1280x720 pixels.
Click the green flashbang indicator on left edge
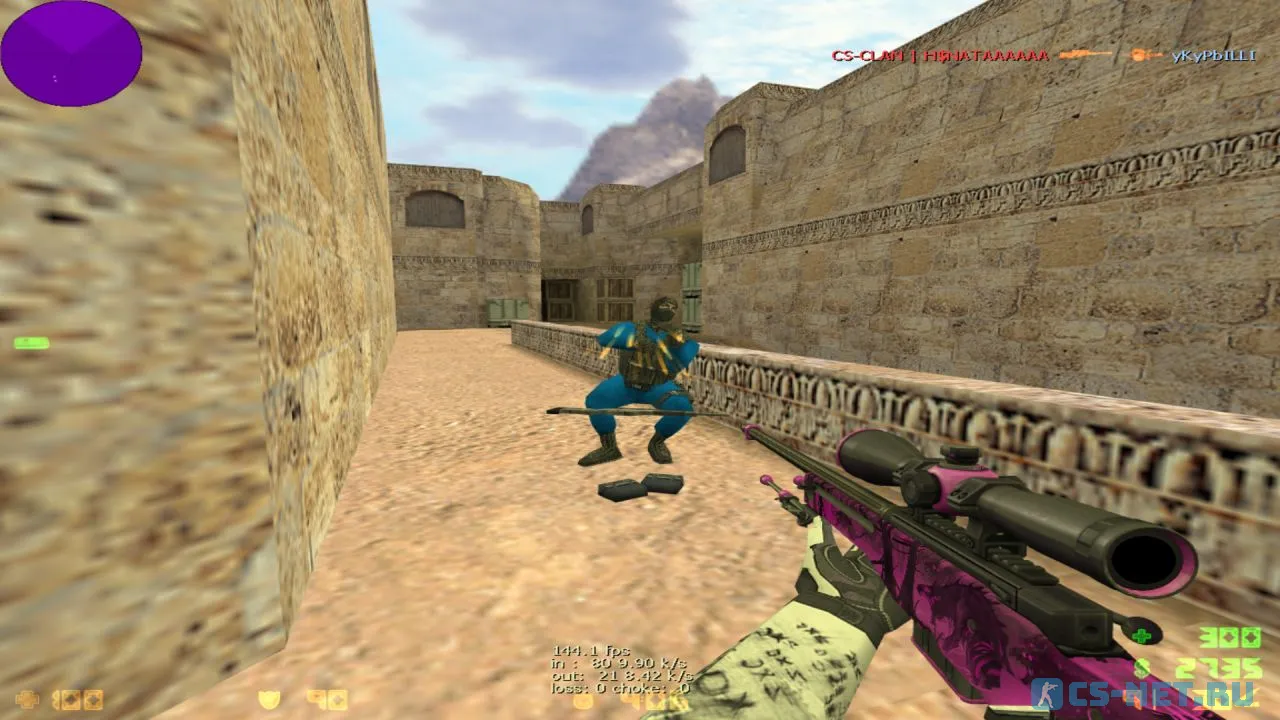click(31, 341)
